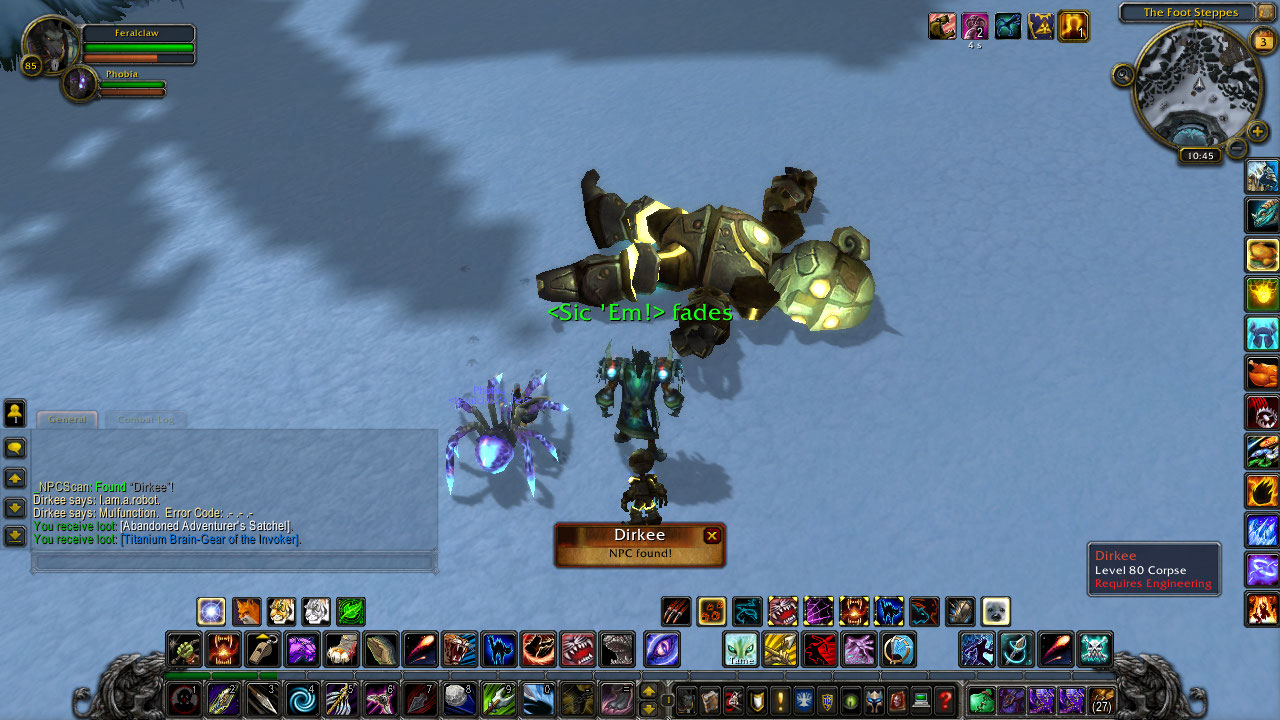Open the green backpack bag

981,699
